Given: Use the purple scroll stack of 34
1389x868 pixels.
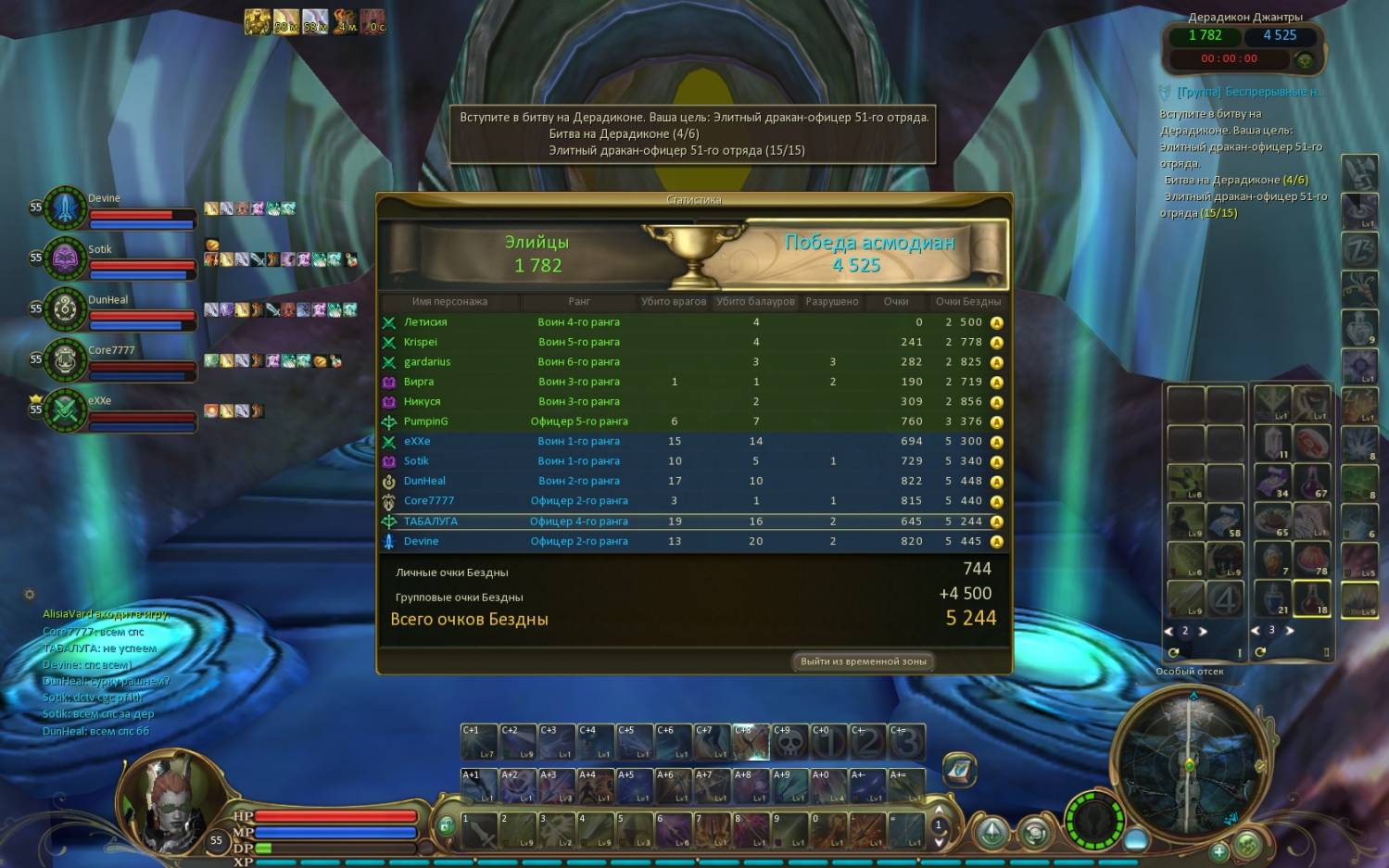Looking at the screenshot, I should point(1273,482).
